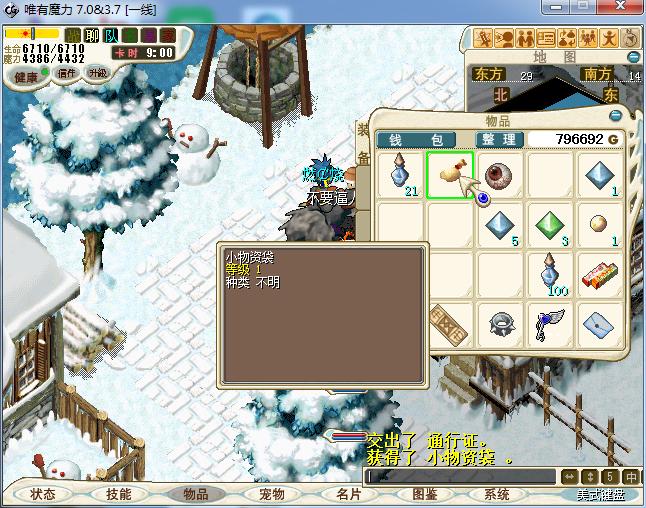Image resolution: width=646 pixels, height=508 pixels.
Task: Select the 小物资袋 pouch item
Action: (451, 175)
